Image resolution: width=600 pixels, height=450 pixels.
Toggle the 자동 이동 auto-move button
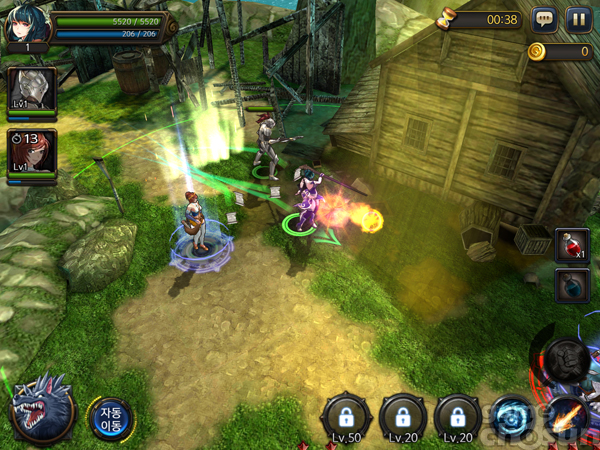[109, 417]
